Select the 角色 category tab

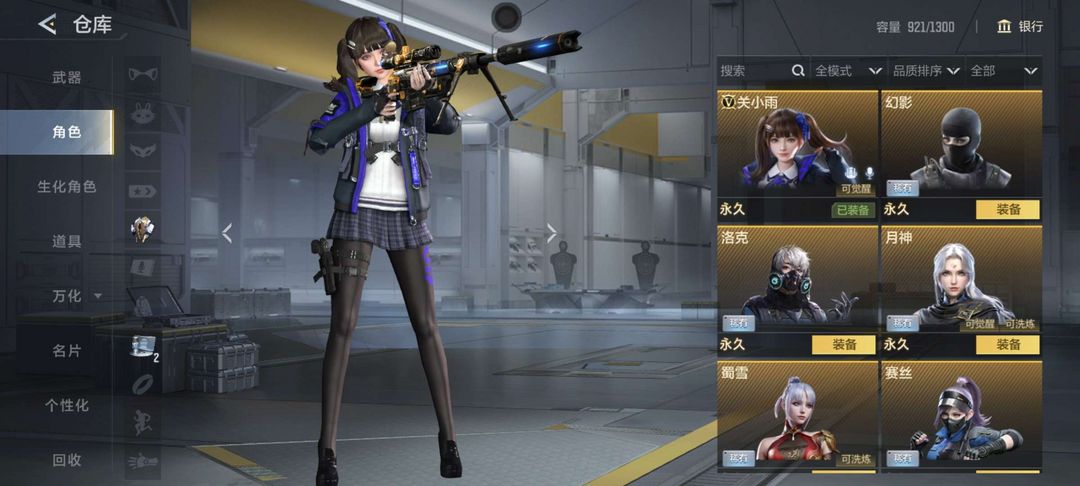[67, 132]
